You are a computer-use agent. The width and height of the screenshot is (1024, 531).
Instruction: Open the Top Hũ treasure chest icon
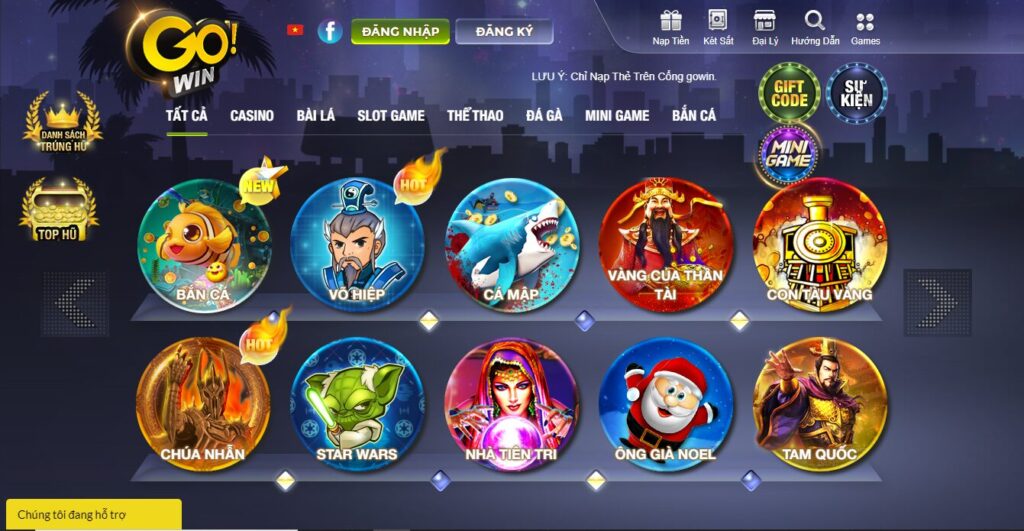pos(58,211)
